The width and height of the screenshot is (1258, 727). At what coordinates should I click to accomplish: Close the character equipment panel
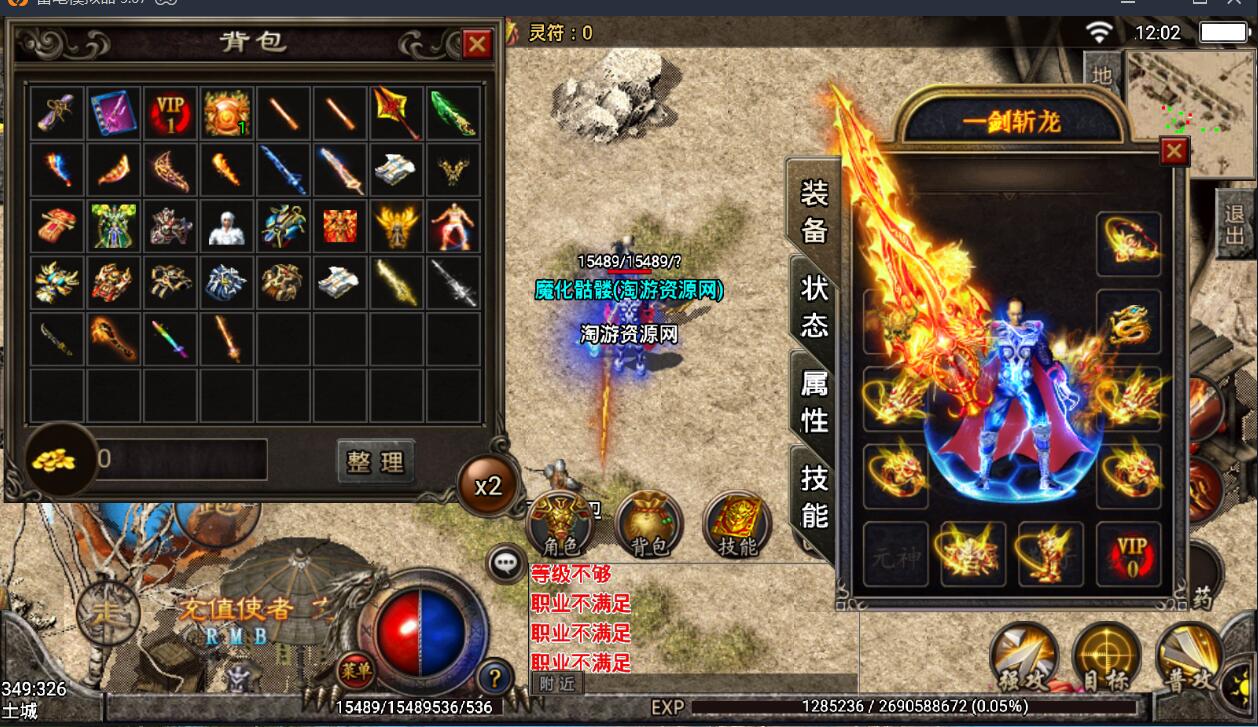1174,151
